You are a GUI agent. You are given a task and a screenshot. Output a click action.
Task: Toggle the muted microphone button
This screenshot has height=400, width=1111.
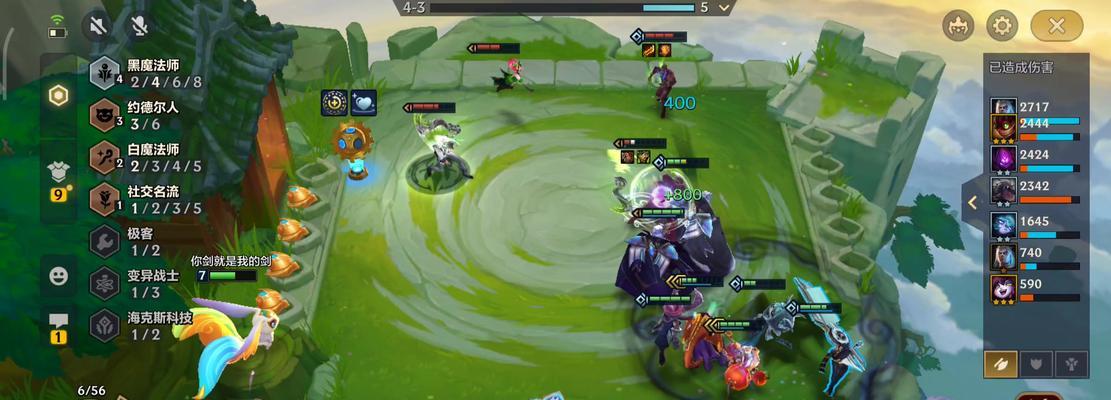[140, 25]
